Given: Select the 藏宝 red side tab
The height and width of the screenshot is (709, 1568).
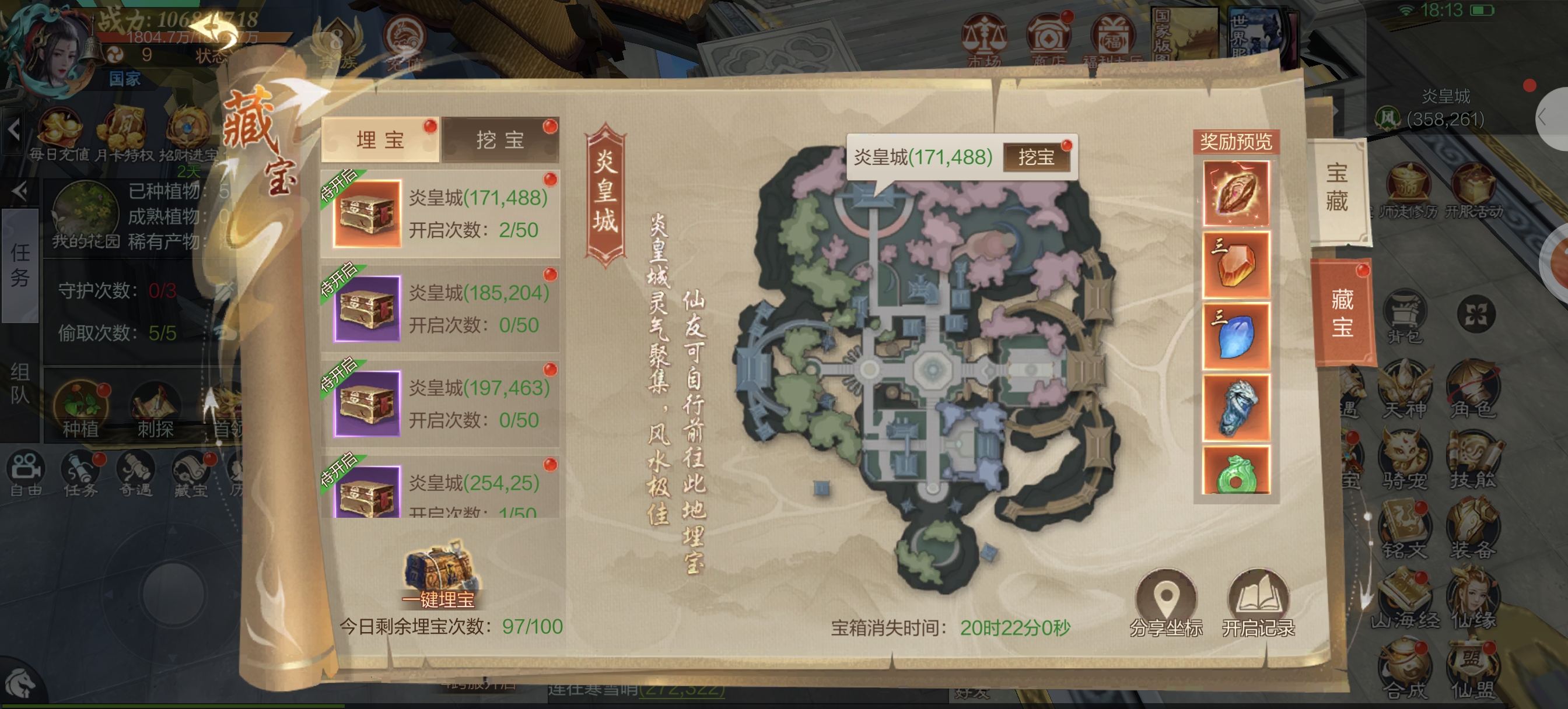Looking at the screenshot, I should tap(1342, 314).
